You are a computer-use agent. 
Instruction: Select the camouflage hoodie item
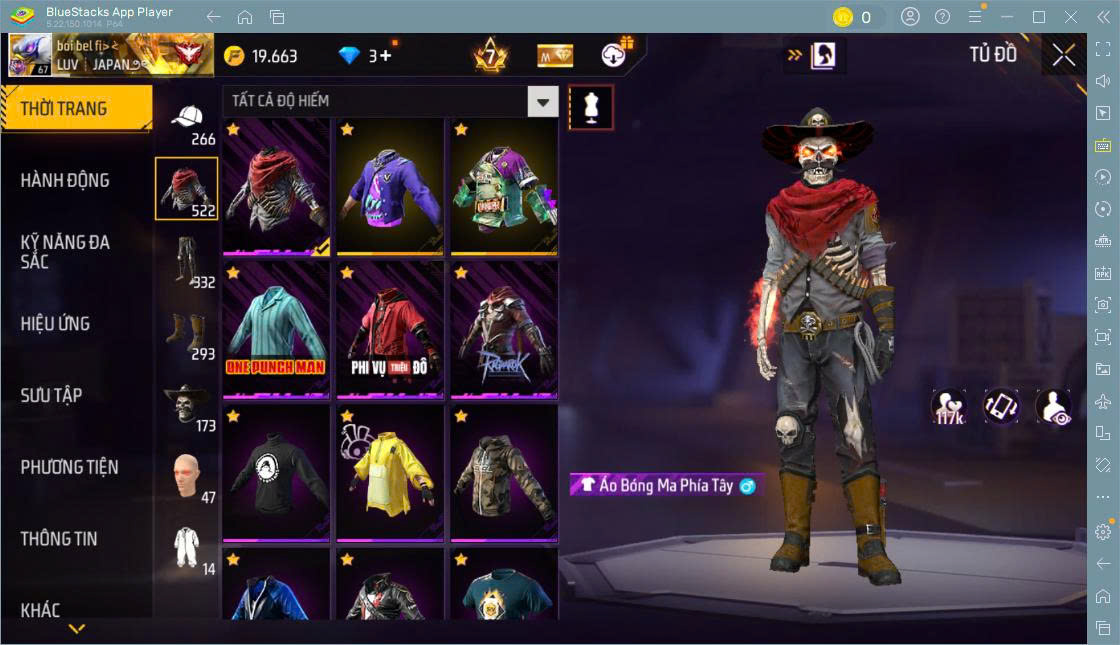pos(504,472)
